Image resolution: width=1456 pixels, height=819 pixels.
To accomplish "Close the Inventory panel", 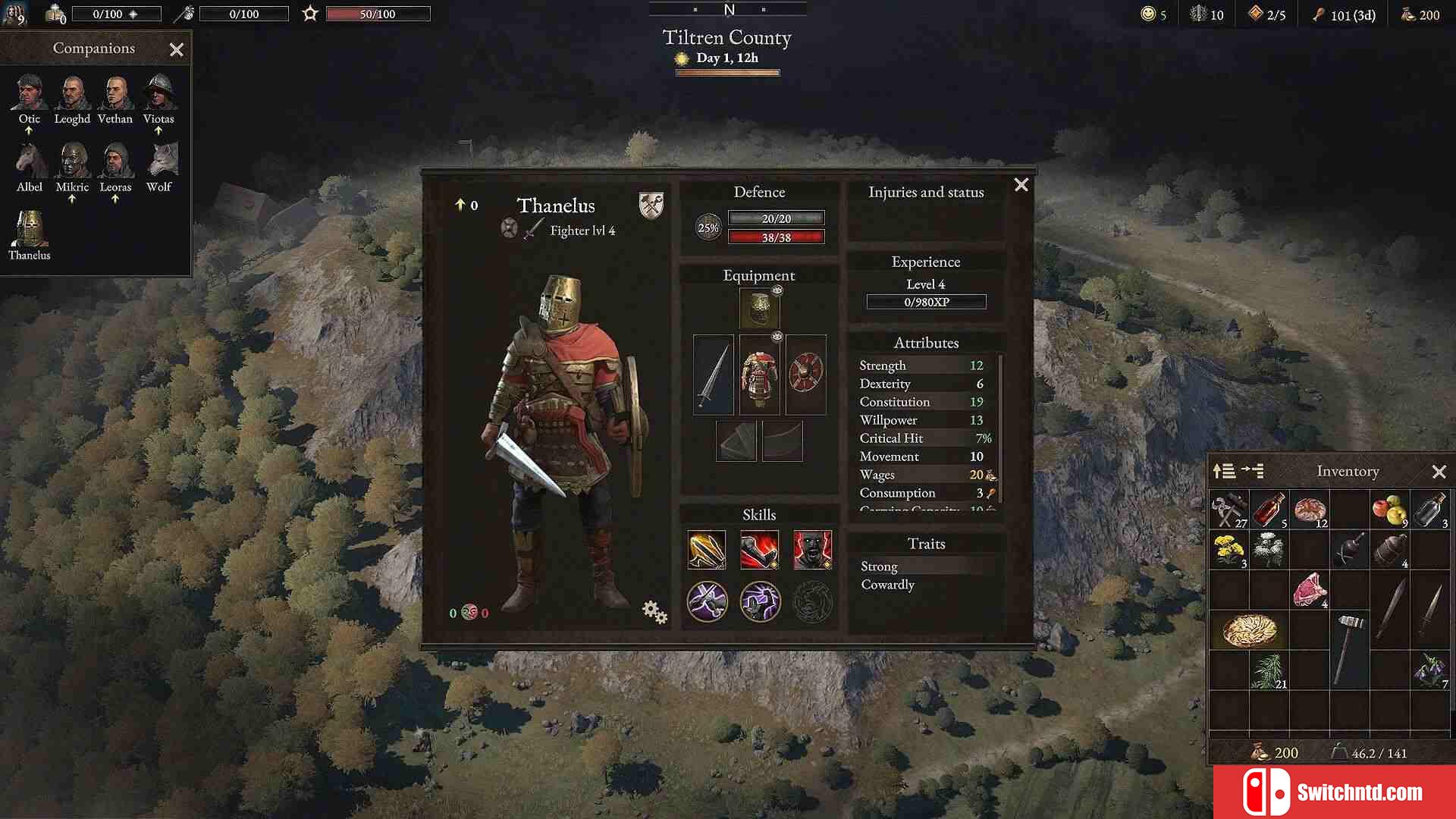I will pyautogui.click(x=1439, y=472).
